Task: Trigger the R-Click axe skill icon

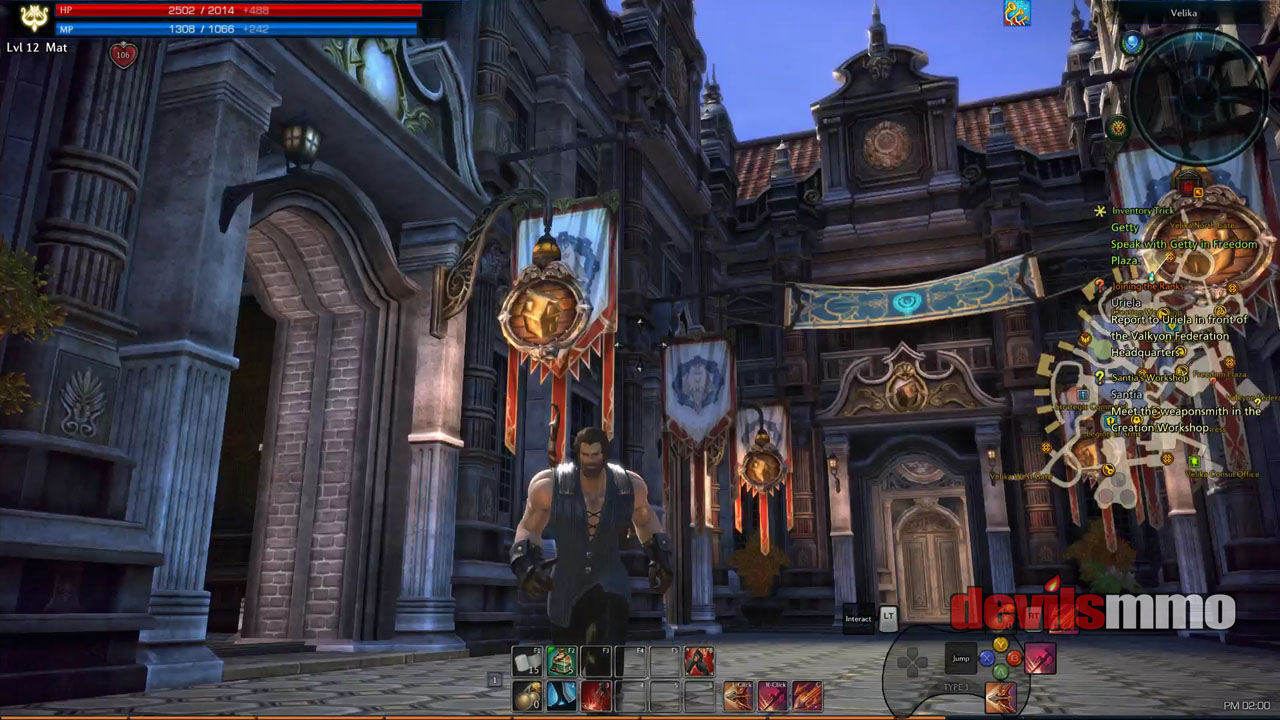Action: (x=773, y=695)
